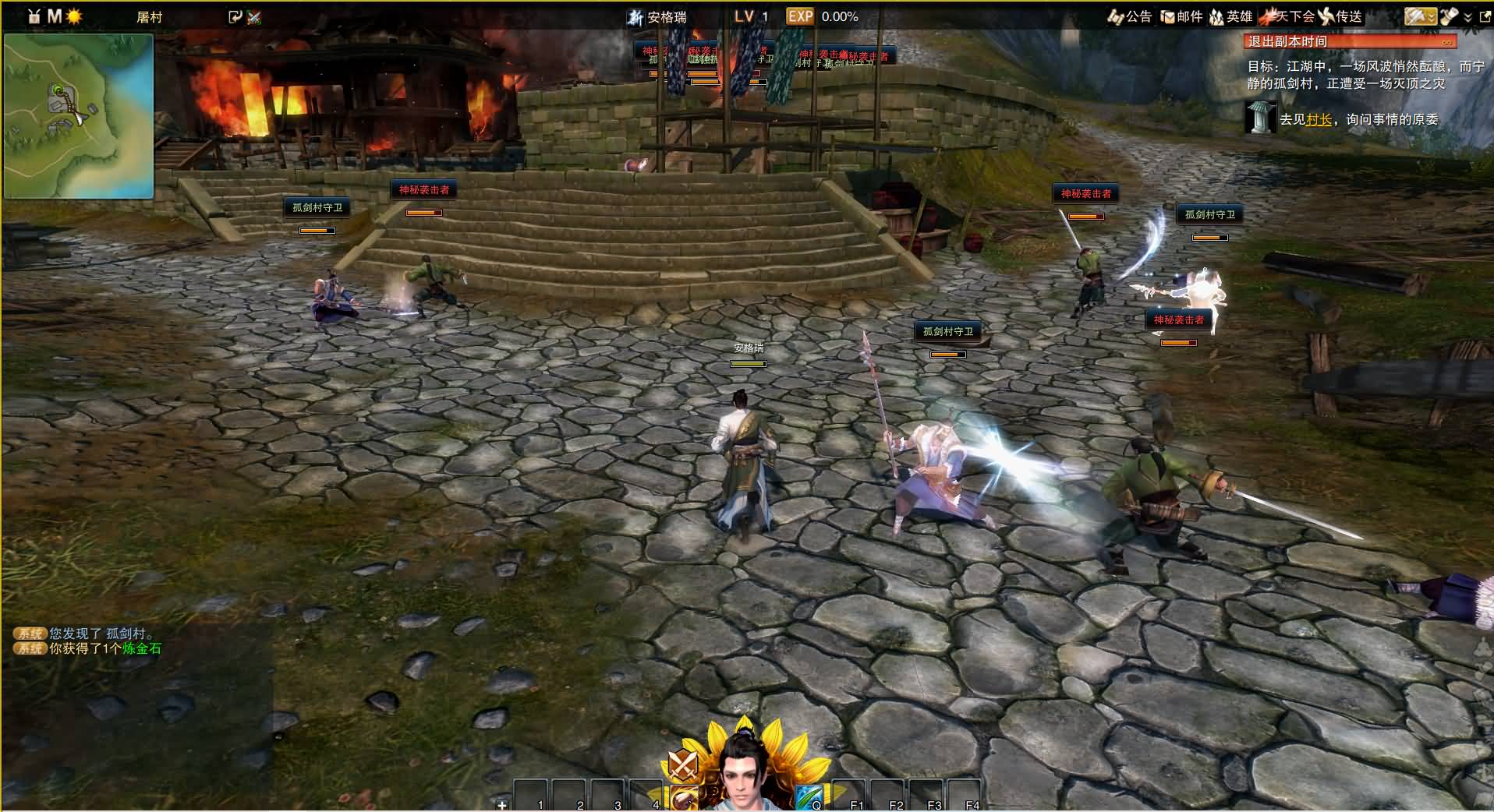Click the 村长 quest link
Screen dimensions: 1494x812
[x=1319, y=119]
